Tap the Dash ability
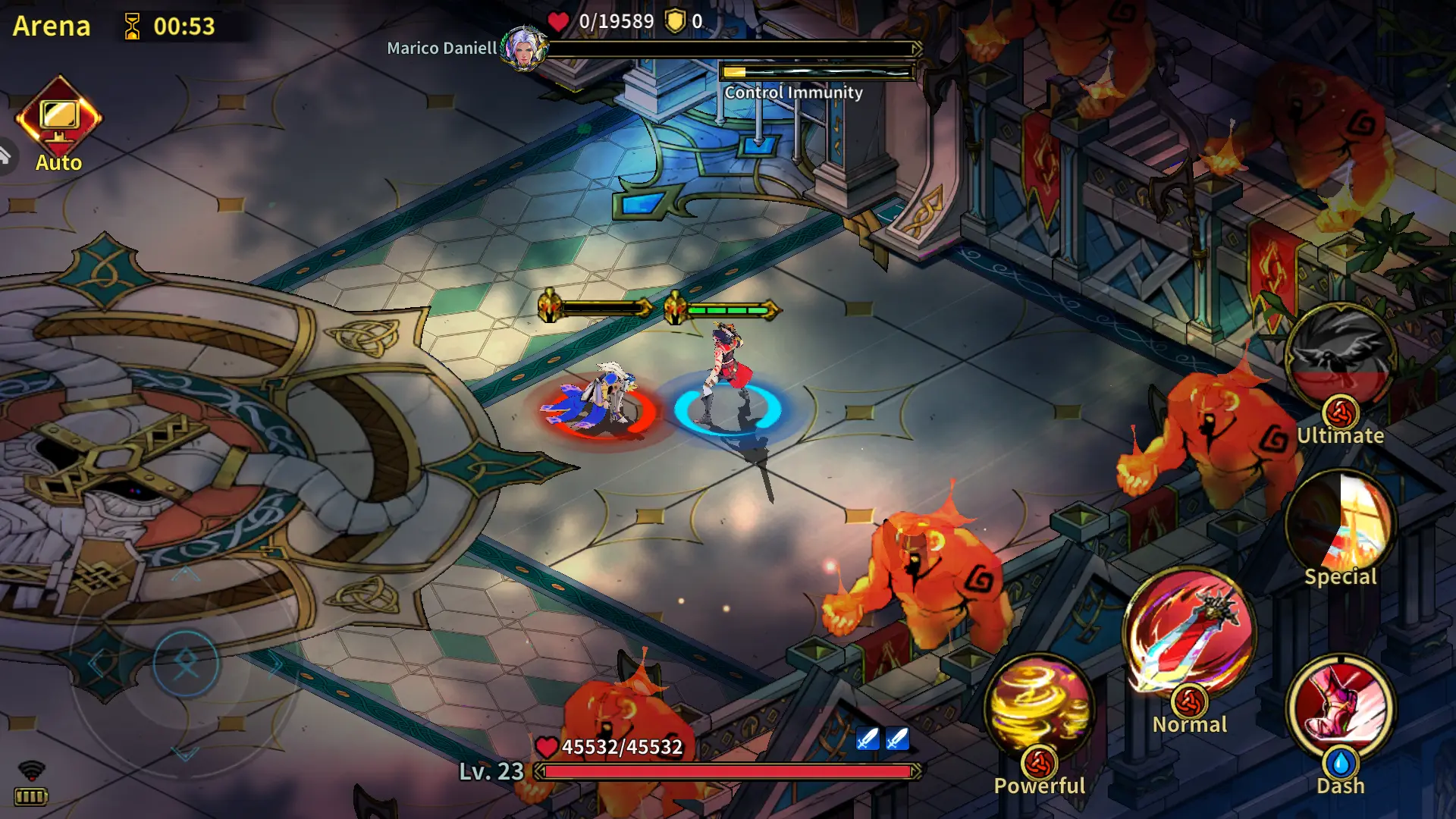The height and width of the screenshot is (819, 1456). pyautogui.click(x=1340, y=709)
